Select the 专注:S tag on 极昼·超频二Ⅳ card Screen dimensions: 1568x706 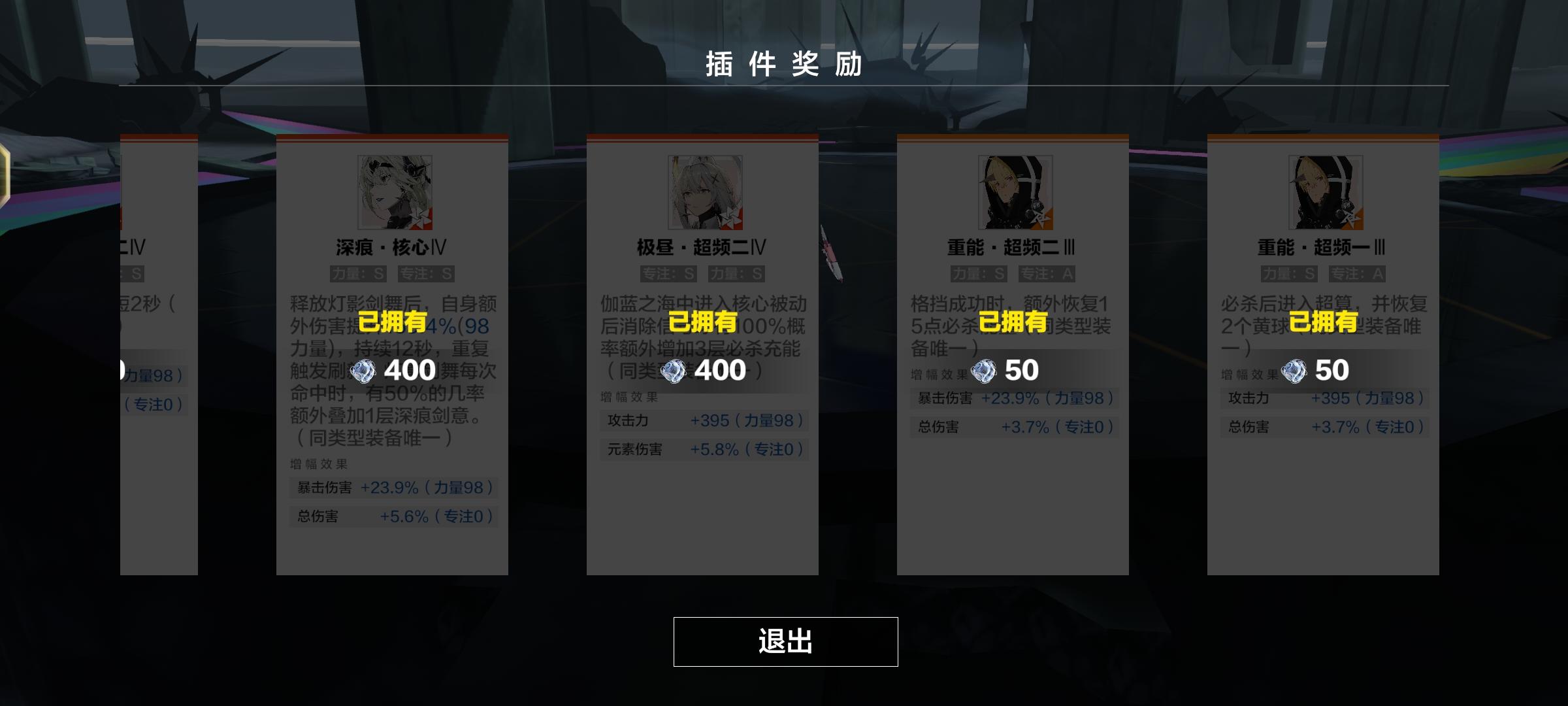pos(668,274)
